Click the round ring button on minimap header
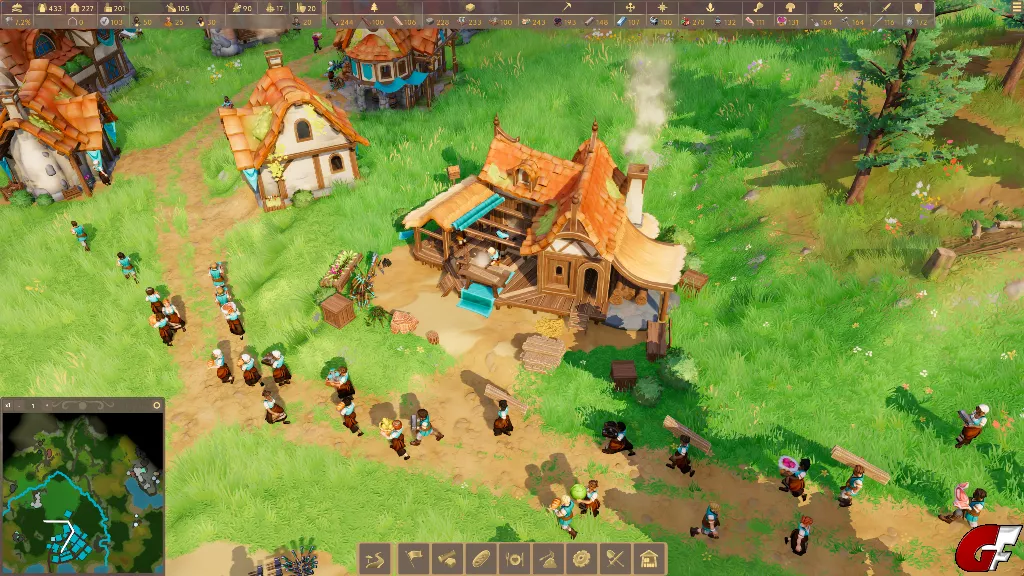Image resolution: width=1024 pixels, height=576 pixels. 156,405
